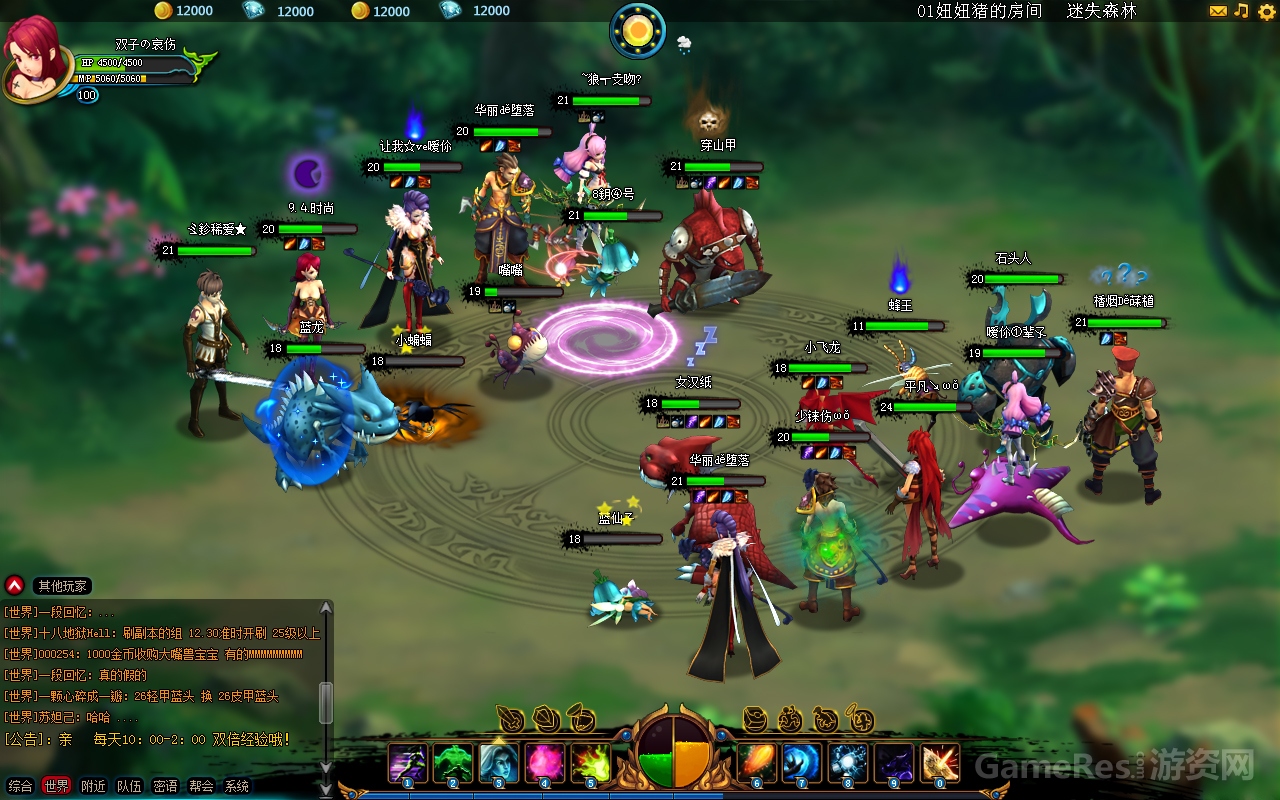Switch to the 综合 chat tab
This screenshot has width=1280, height=800.
[x=20, y=786]
